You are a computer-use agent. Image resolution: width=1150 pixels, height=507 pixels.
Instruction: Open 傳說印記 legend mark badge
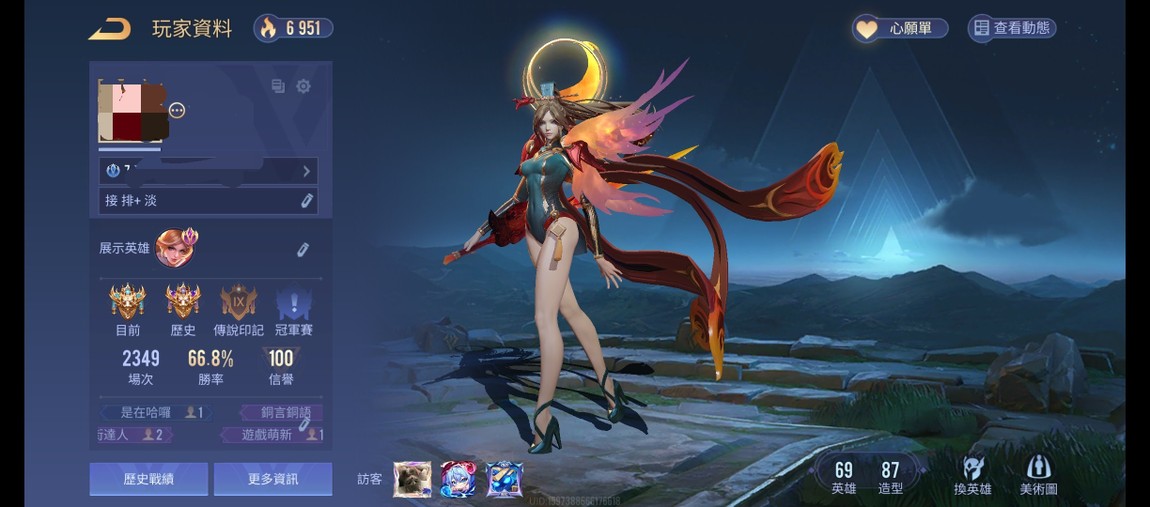pyautogui.click(x=238, y=301)
